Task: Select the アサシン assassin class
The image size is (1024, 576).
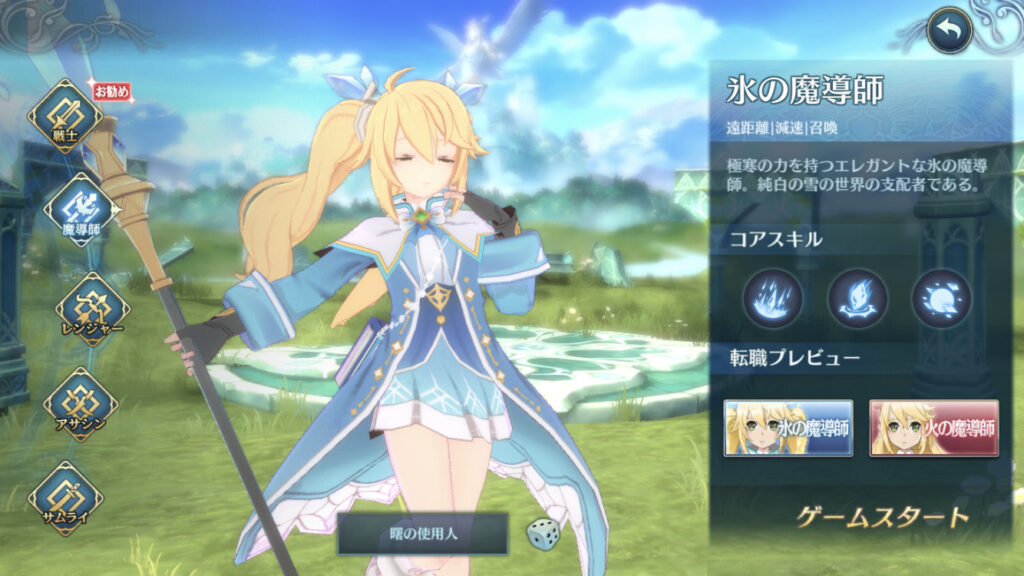Action: click(x=80, y=403)
